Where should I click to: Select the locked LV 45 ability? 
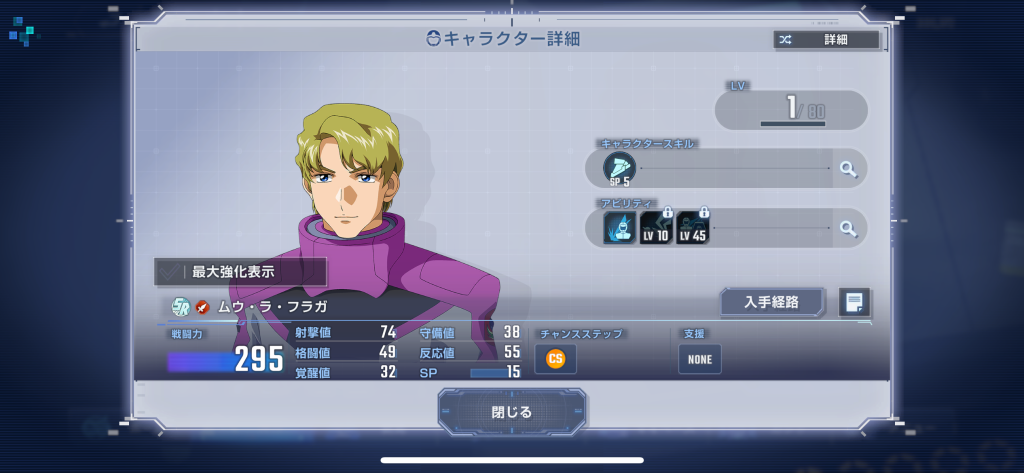pos(692,228)
